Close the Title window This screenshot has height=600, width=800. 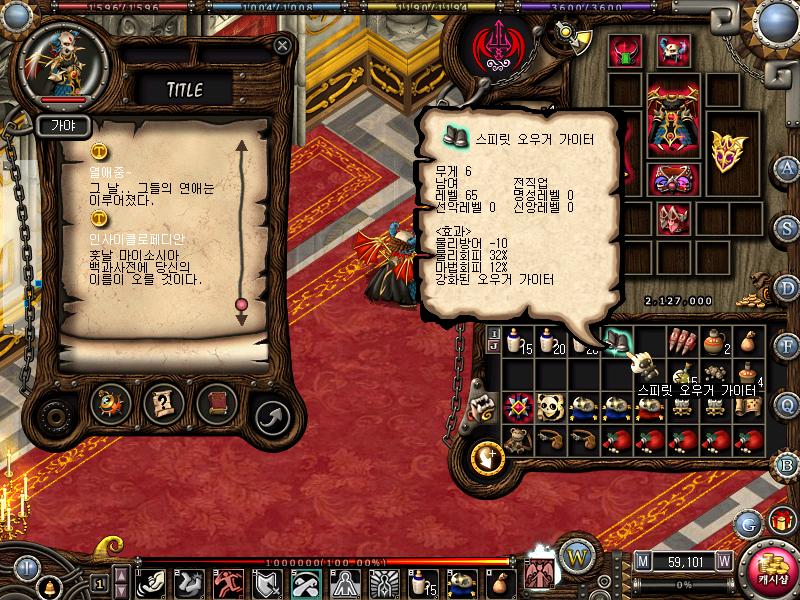pos(283,45)
